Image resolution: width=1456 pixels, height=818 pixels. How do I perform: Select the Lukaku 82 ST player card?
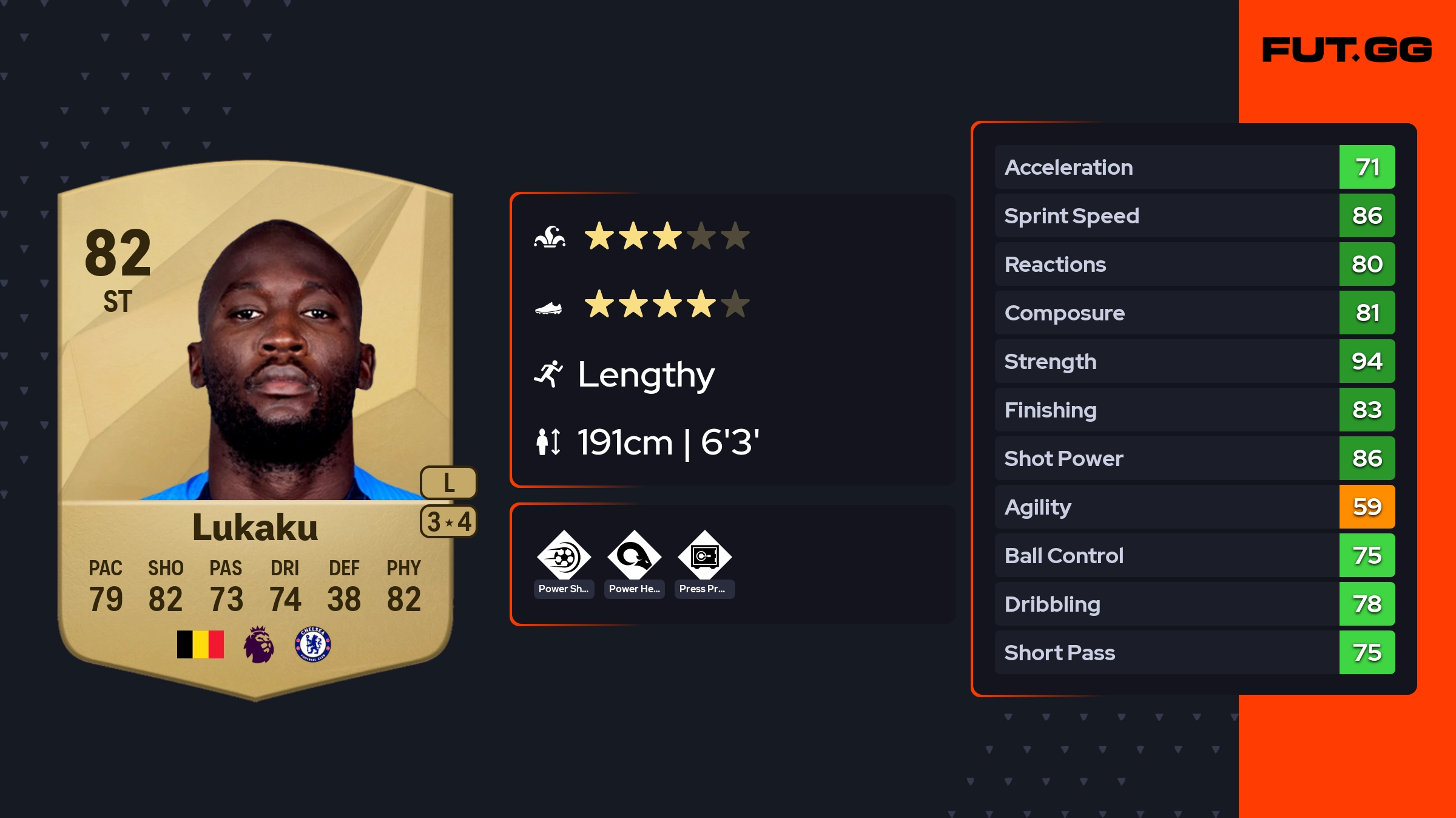coord(255,425)
